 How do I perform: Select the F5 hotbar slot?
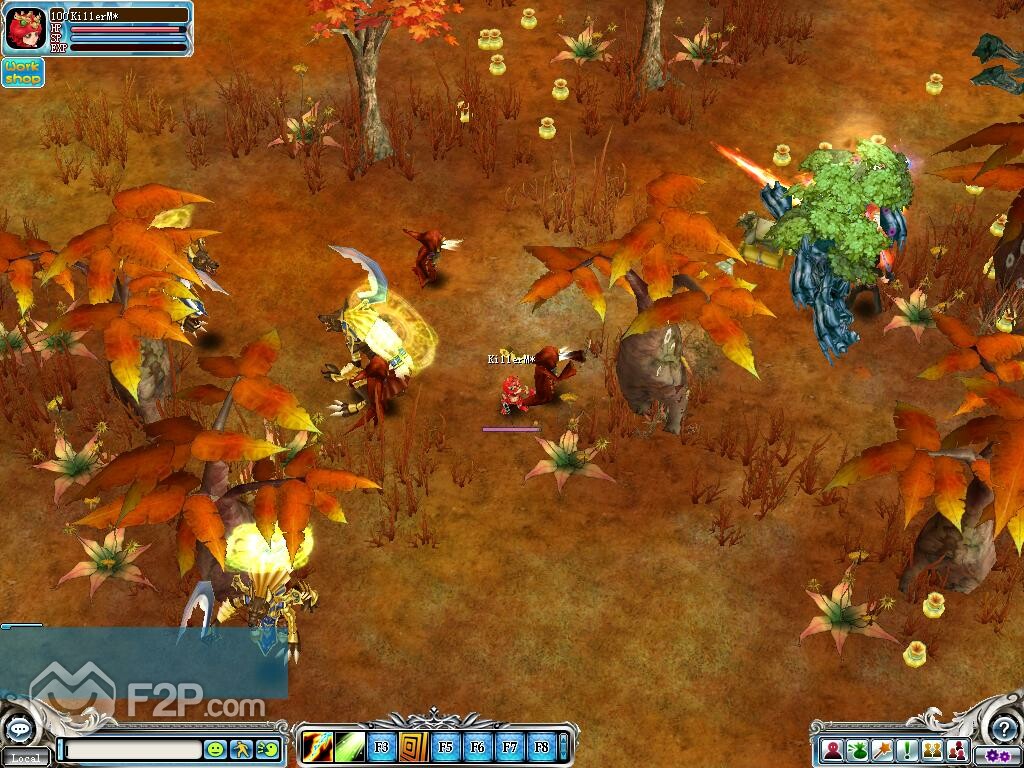[x=445, y=746]
